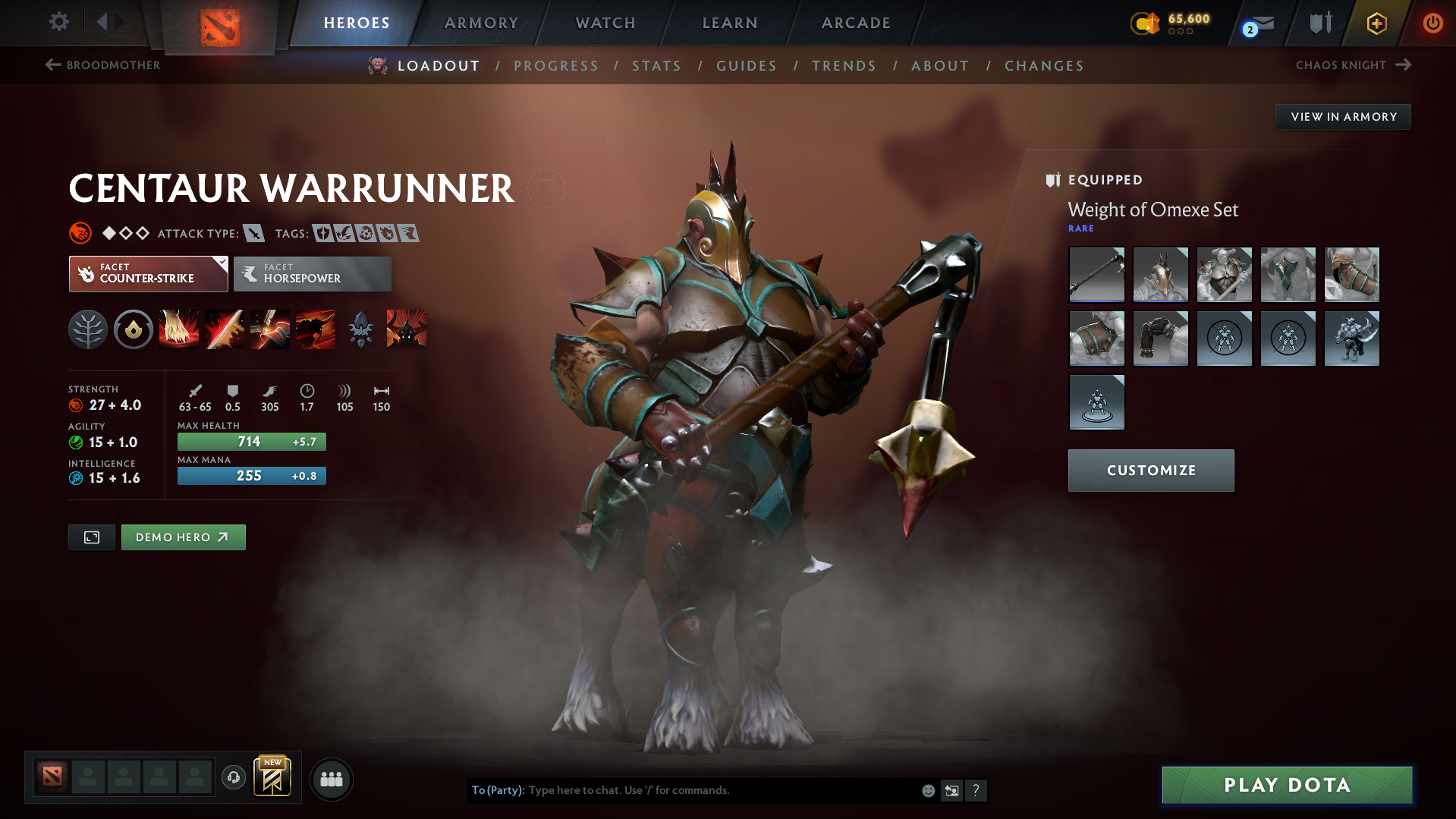Open the Centaur Warrunner talent tree

(x=88, y=329)
